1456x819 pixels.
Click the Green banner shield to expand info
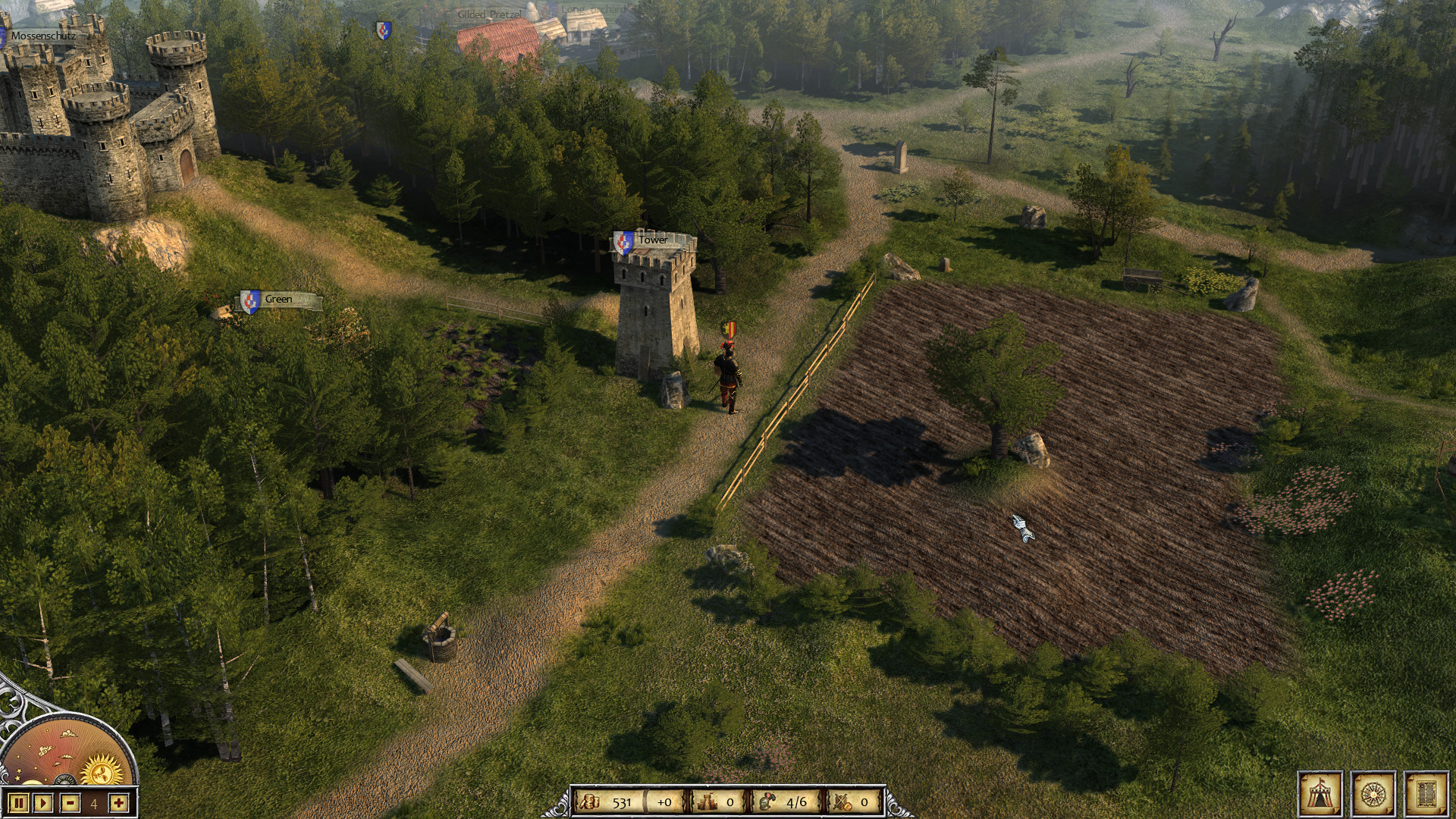[249, 300]
